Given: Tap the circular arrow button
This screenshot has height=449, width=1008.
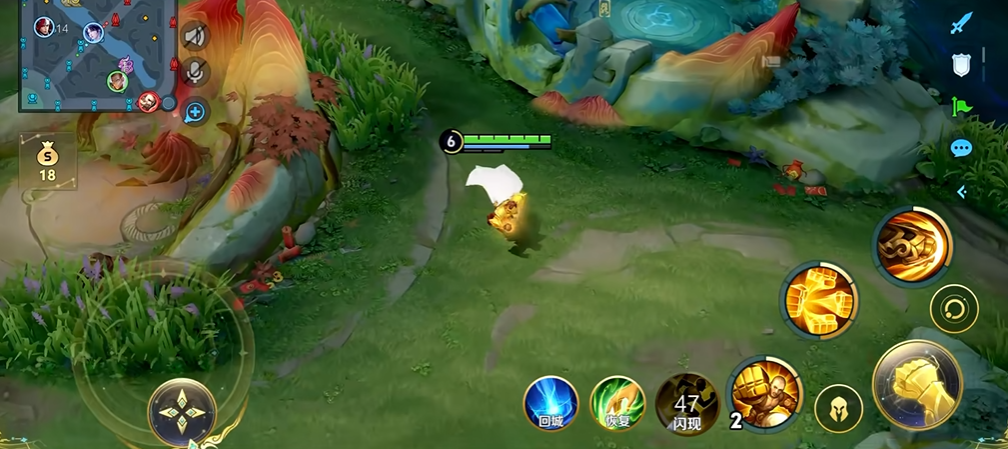Looking at the screenshot, I should (954, 310).
